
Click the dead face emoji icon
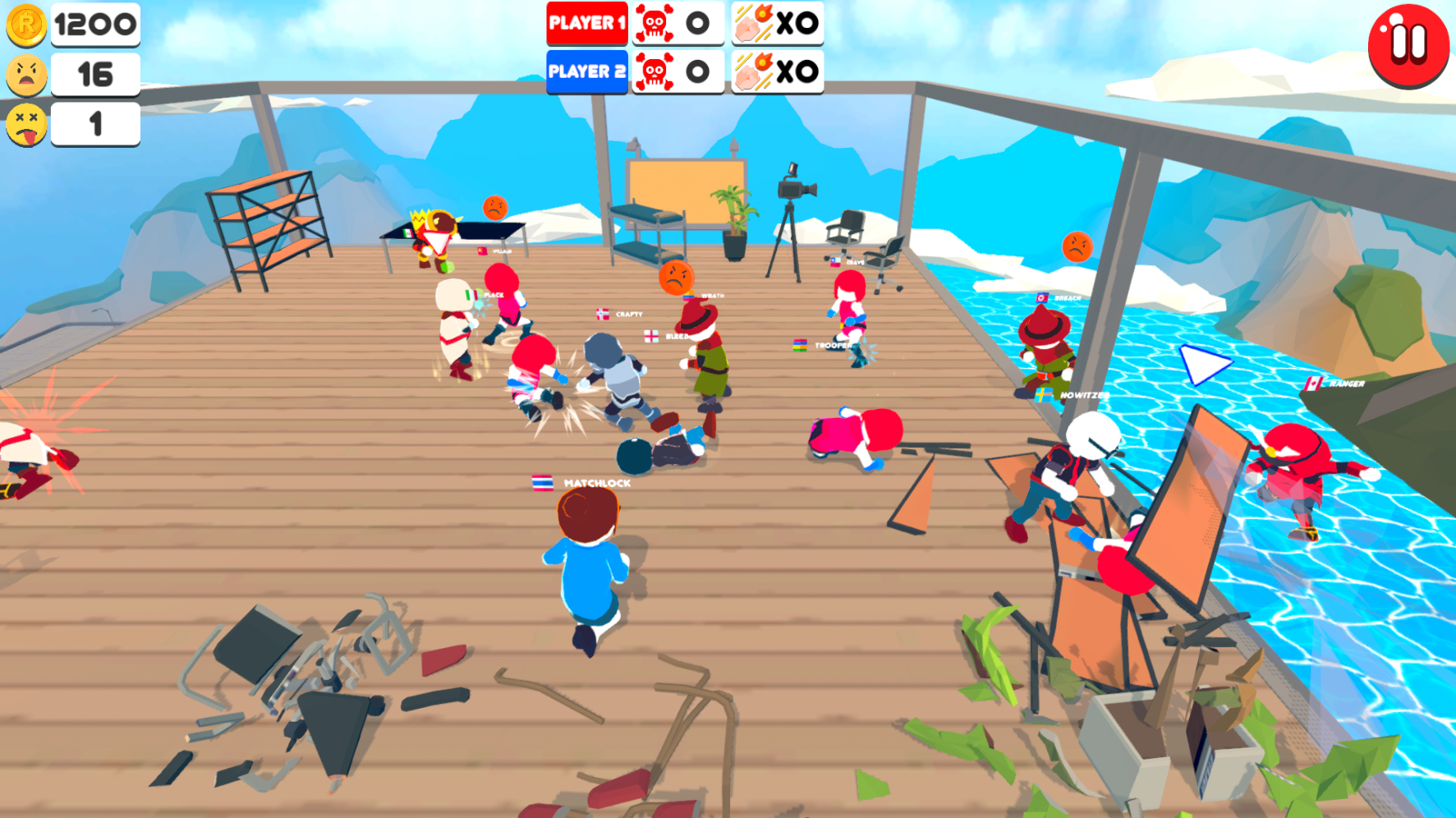(x=27, y=126)
